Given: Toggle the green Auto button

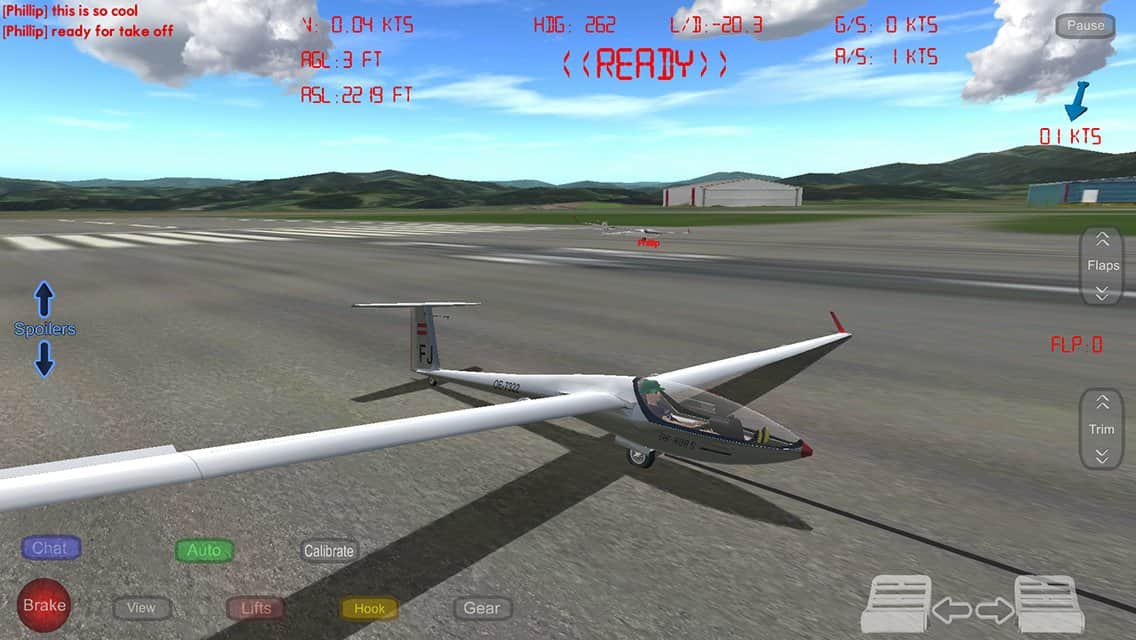Looking at the screenshot, I should 204,550.
